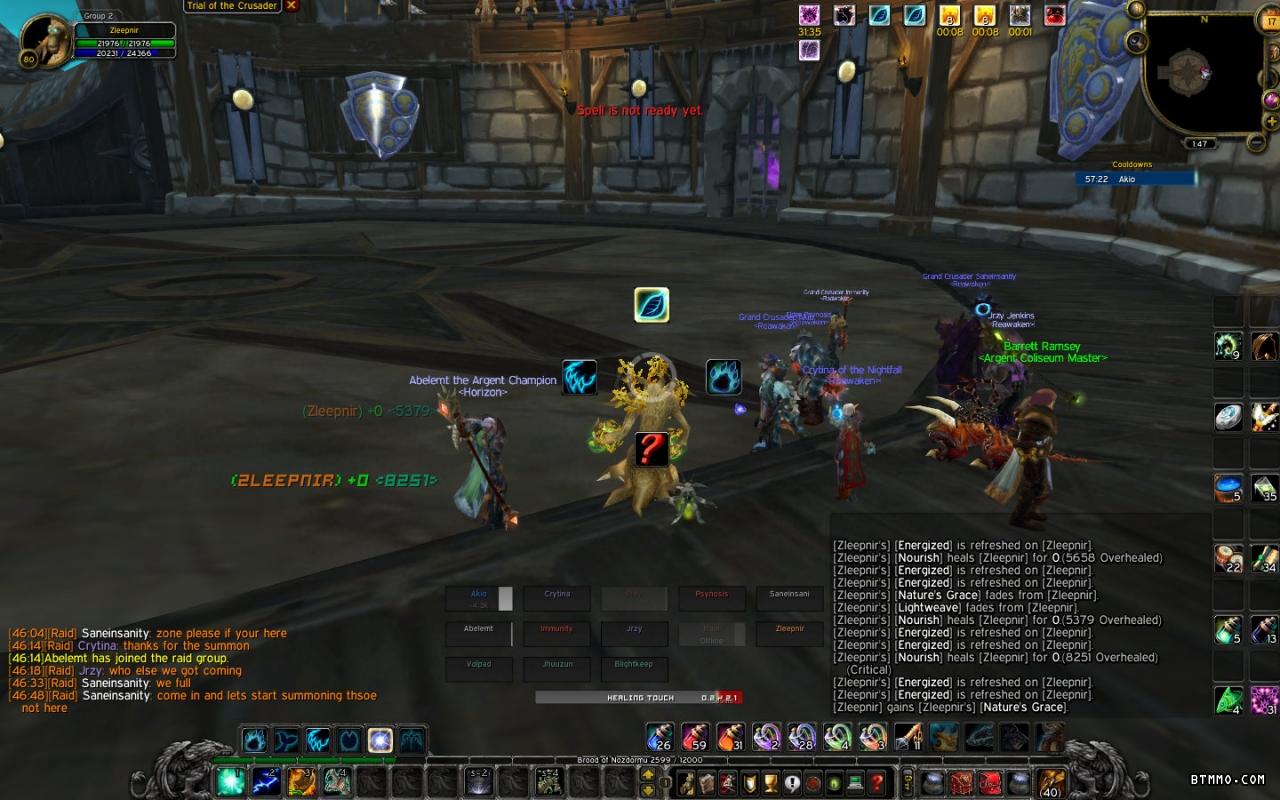Screen dimensions: 1280x800
Task: Select Saneinsani raid frame
Action: pyautogui.click(x=789, y=598)
